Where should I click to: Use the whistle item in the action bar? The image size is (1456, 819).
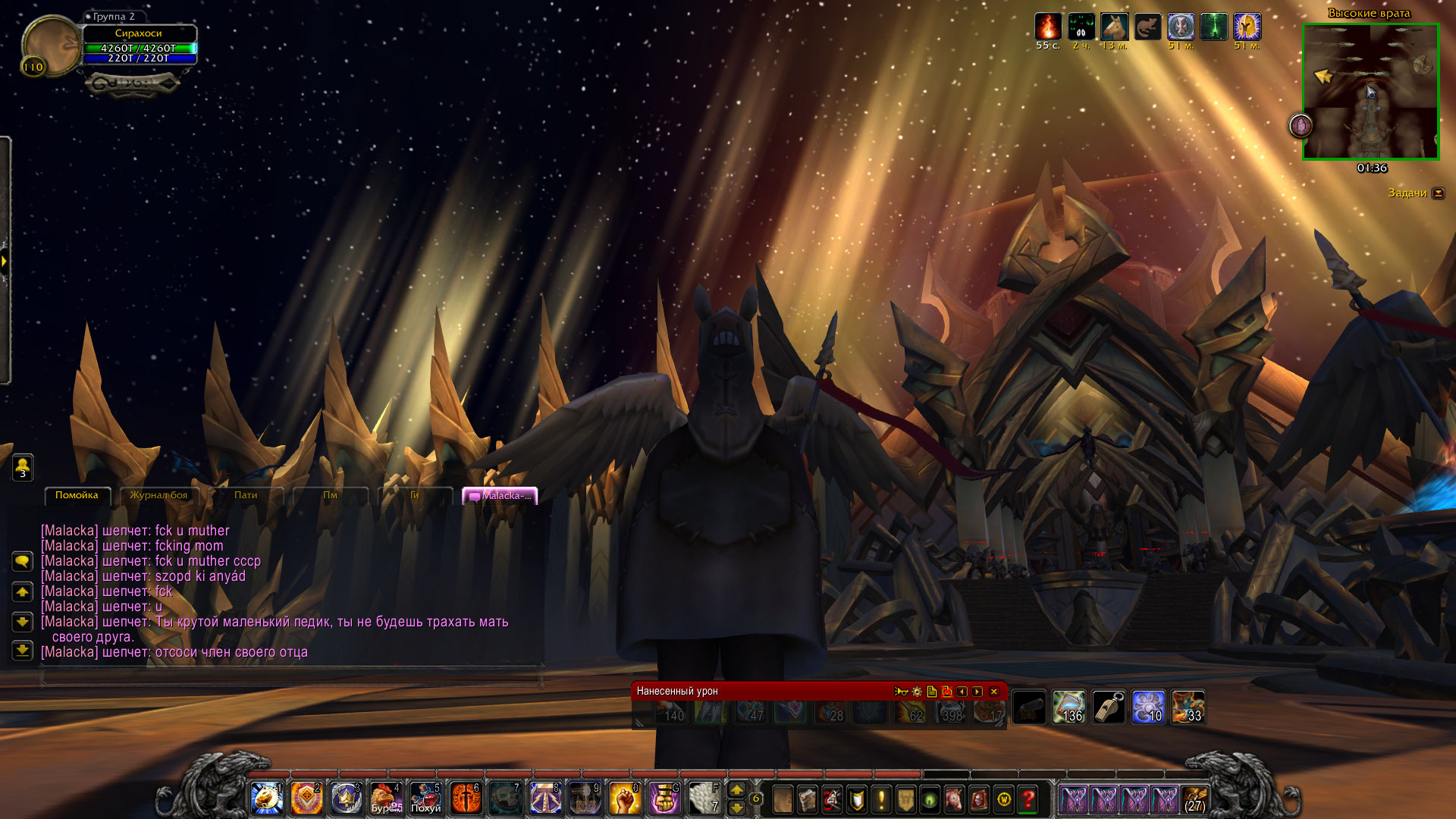pyautogui.click(x=1108, y=708)
